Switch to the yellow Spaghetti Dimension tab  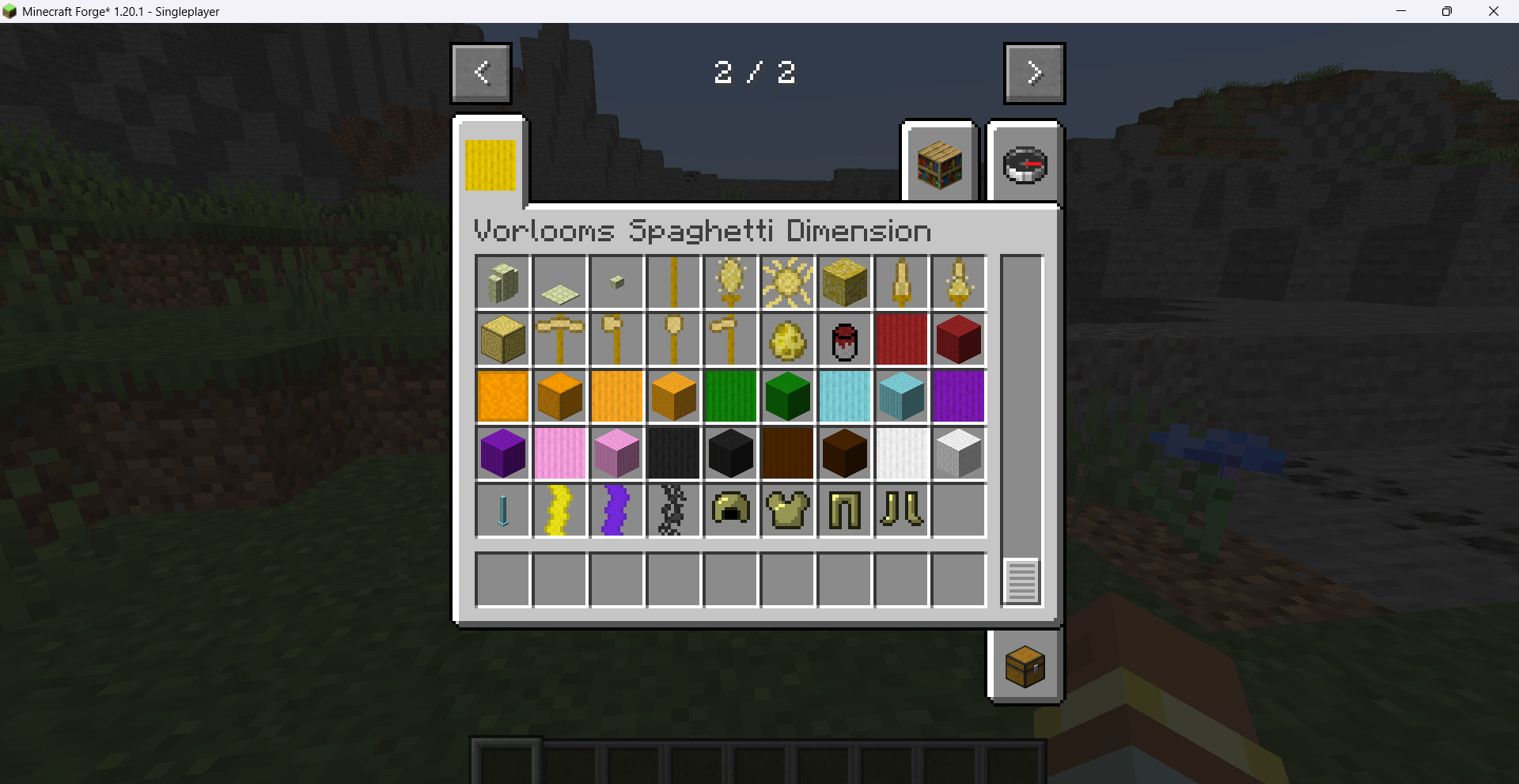pos(489,164)
